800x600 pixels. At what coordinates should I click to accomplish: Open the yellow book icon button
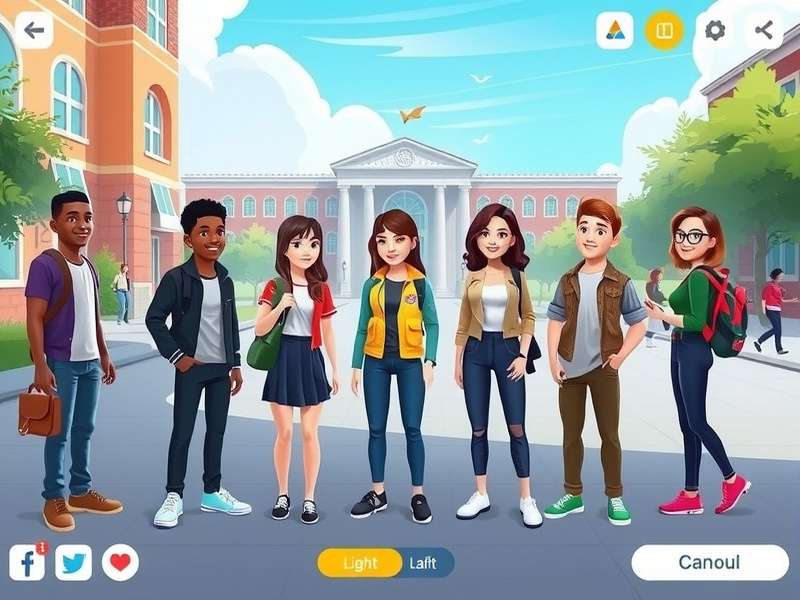664,31
